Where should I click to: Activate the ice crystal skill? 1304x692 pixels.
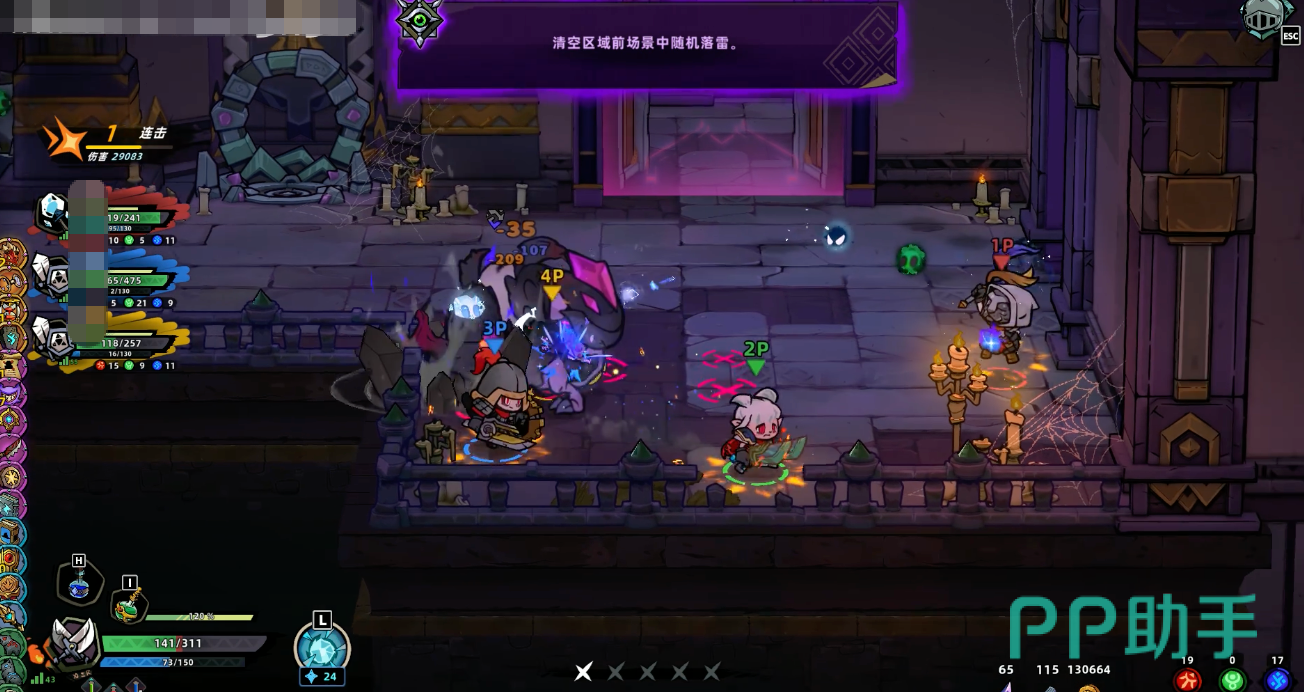click(x=322, y=647)
